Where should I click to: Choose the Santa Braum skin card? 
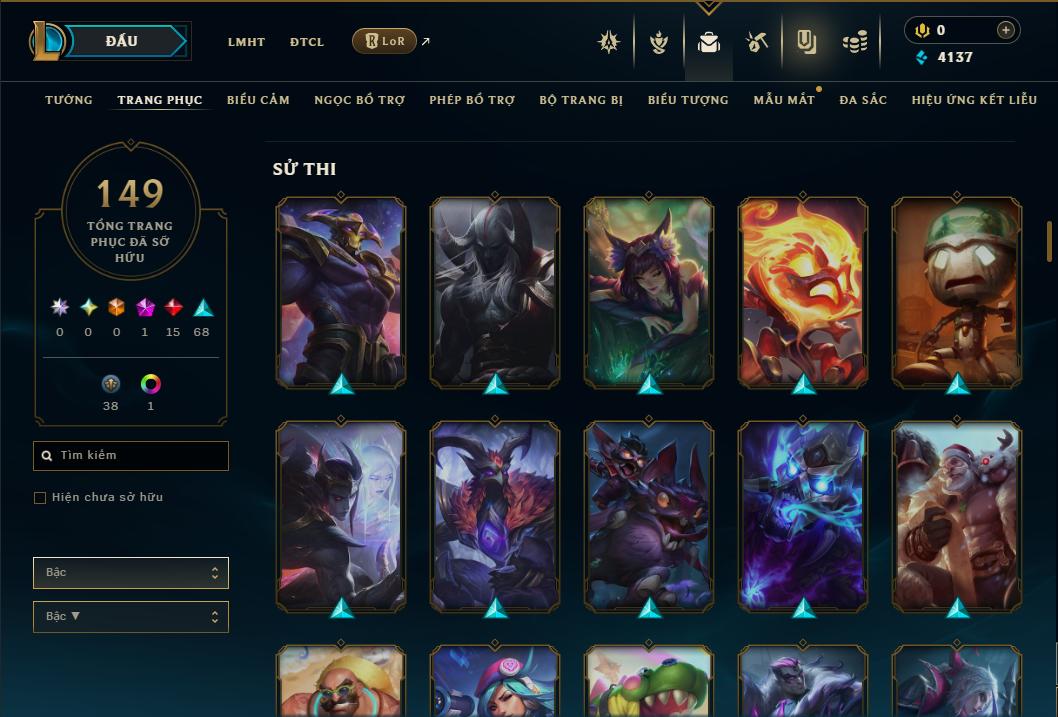(957, 516)
